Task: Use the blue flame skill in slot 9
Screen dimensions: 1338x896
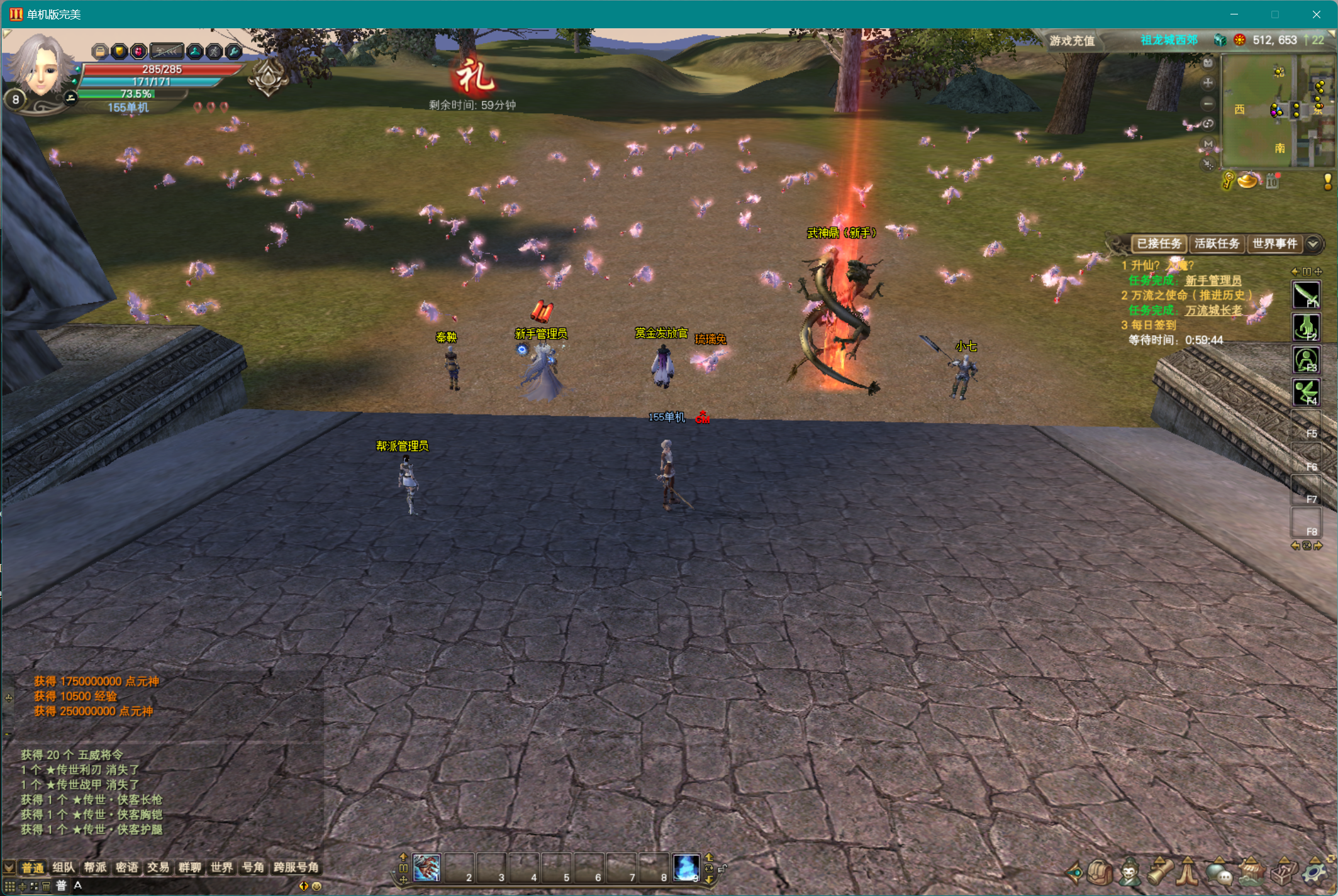Action: pyautogui.click(x=686, y=868)
